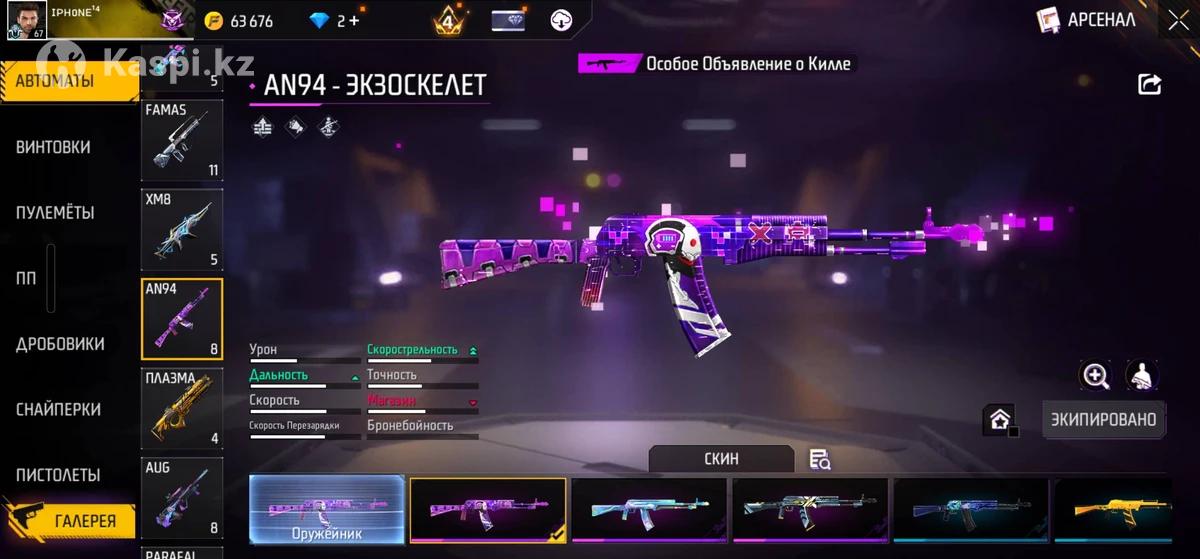
Task: Open the skin search filter icon
Action: (x=820, y=460)
